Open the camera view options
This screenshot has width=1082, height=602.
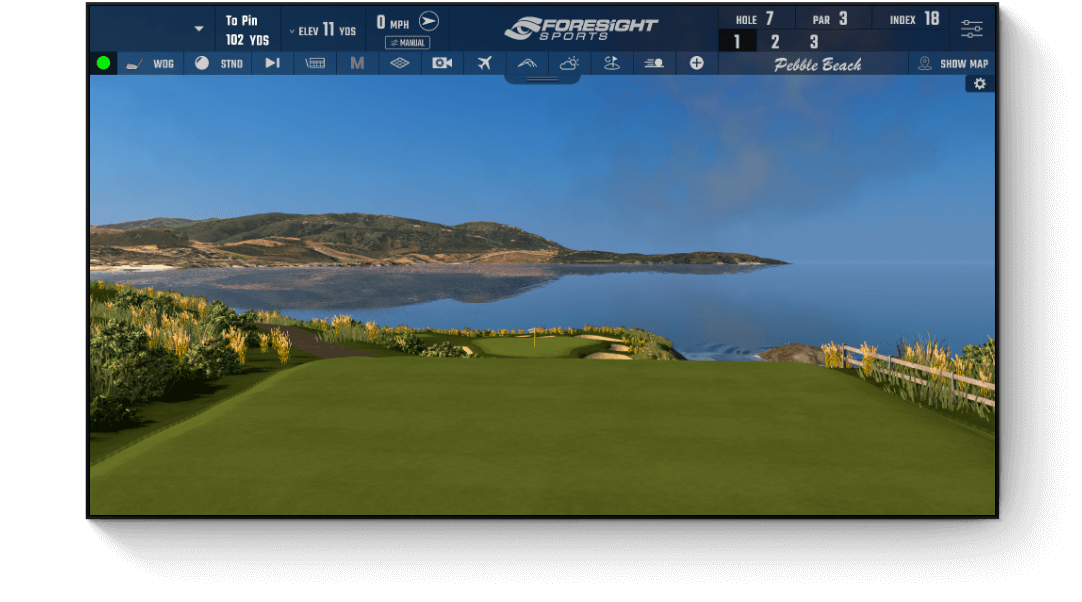pos(442,63)
